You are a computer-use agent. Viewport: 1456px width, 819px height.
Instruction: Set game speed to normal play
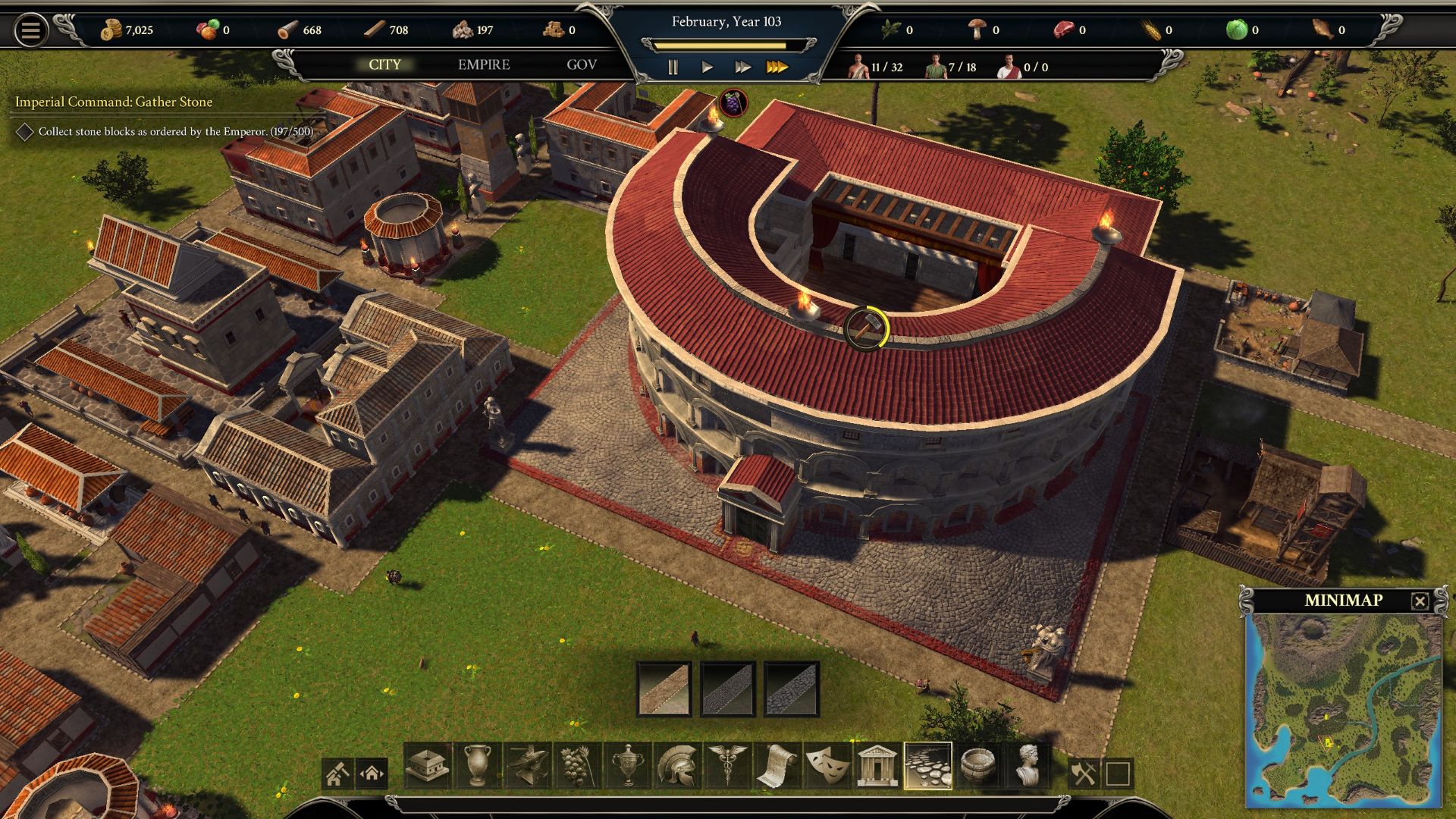[x=708, y=67]
